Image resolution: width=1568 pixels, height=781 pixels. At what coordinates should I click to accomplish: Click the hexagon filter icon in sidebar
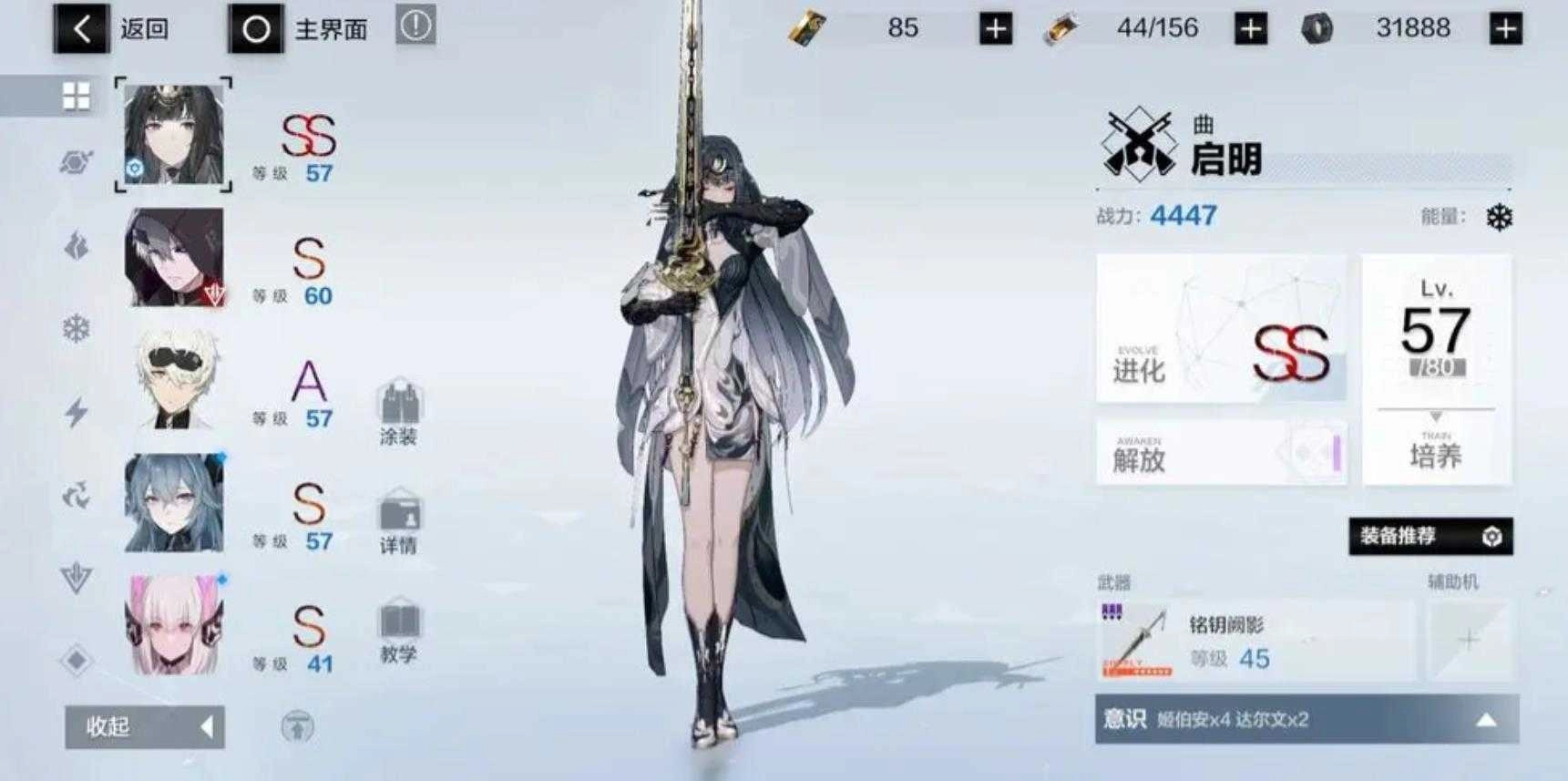(x=77, y=159)
